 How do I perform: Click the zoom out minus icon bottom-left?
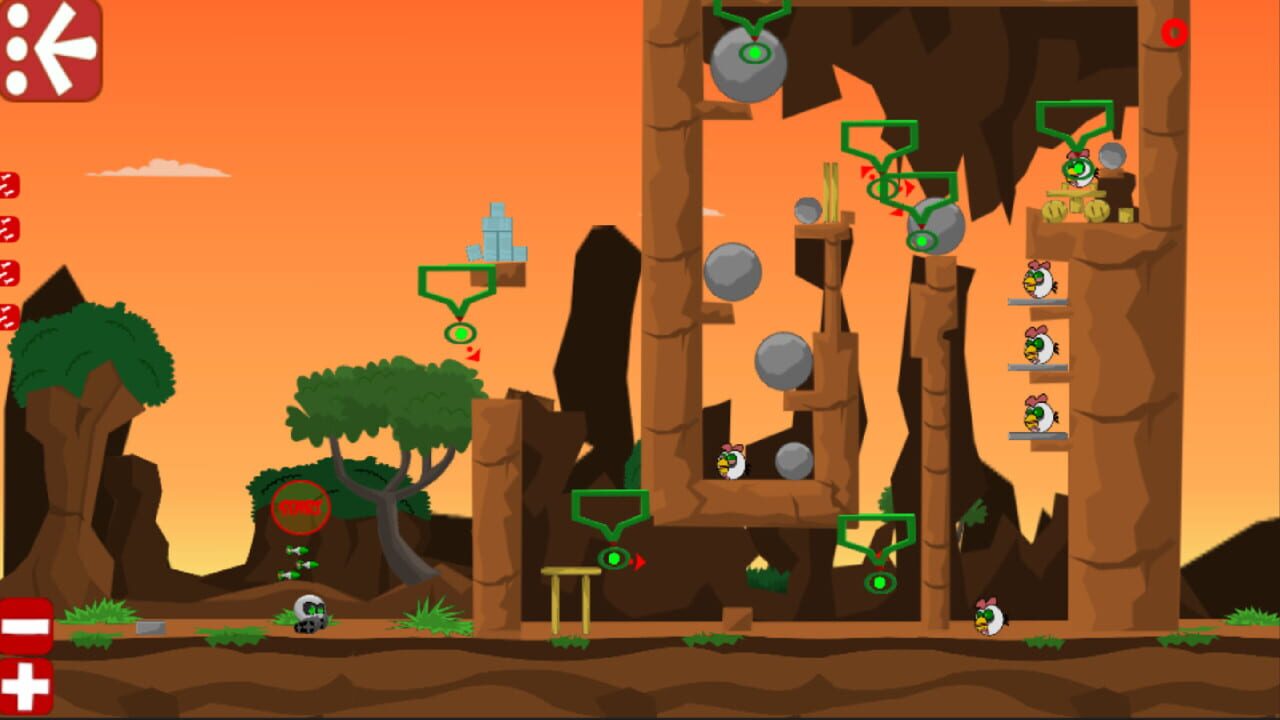25,626
